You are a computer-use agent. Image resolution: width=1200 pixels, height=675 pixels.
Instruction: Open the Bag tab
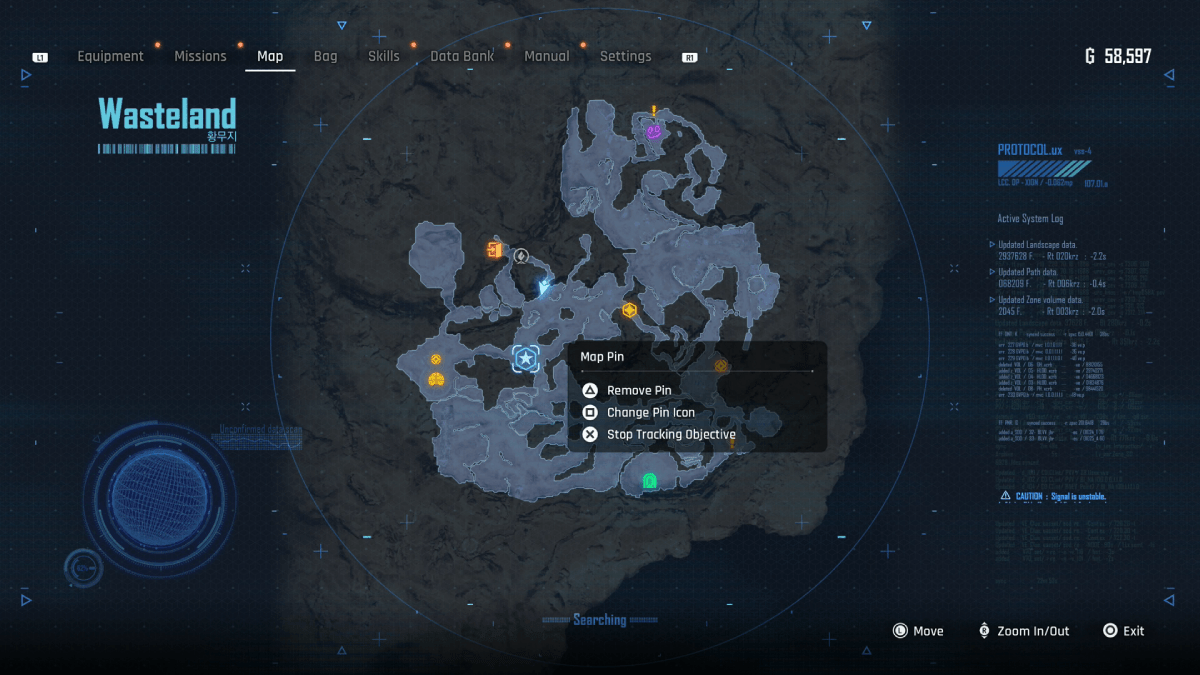coord(325,57)
